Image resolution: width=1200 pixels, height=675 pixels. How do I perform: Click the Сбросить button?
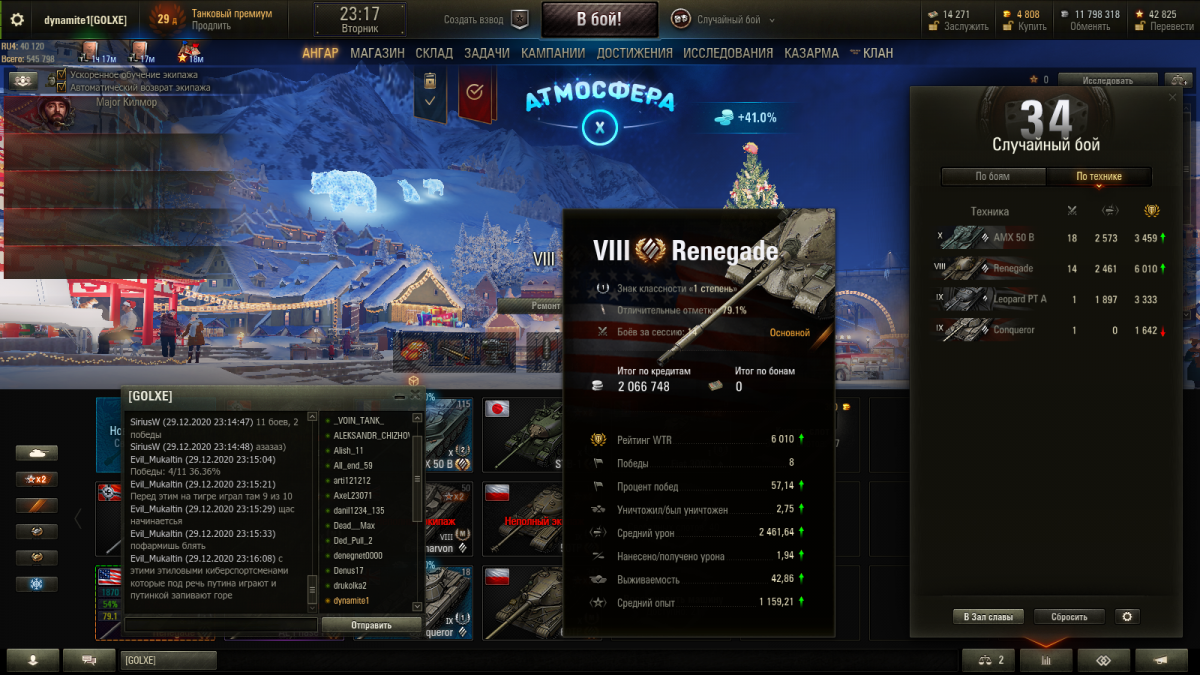click(x=1069, y=617)
